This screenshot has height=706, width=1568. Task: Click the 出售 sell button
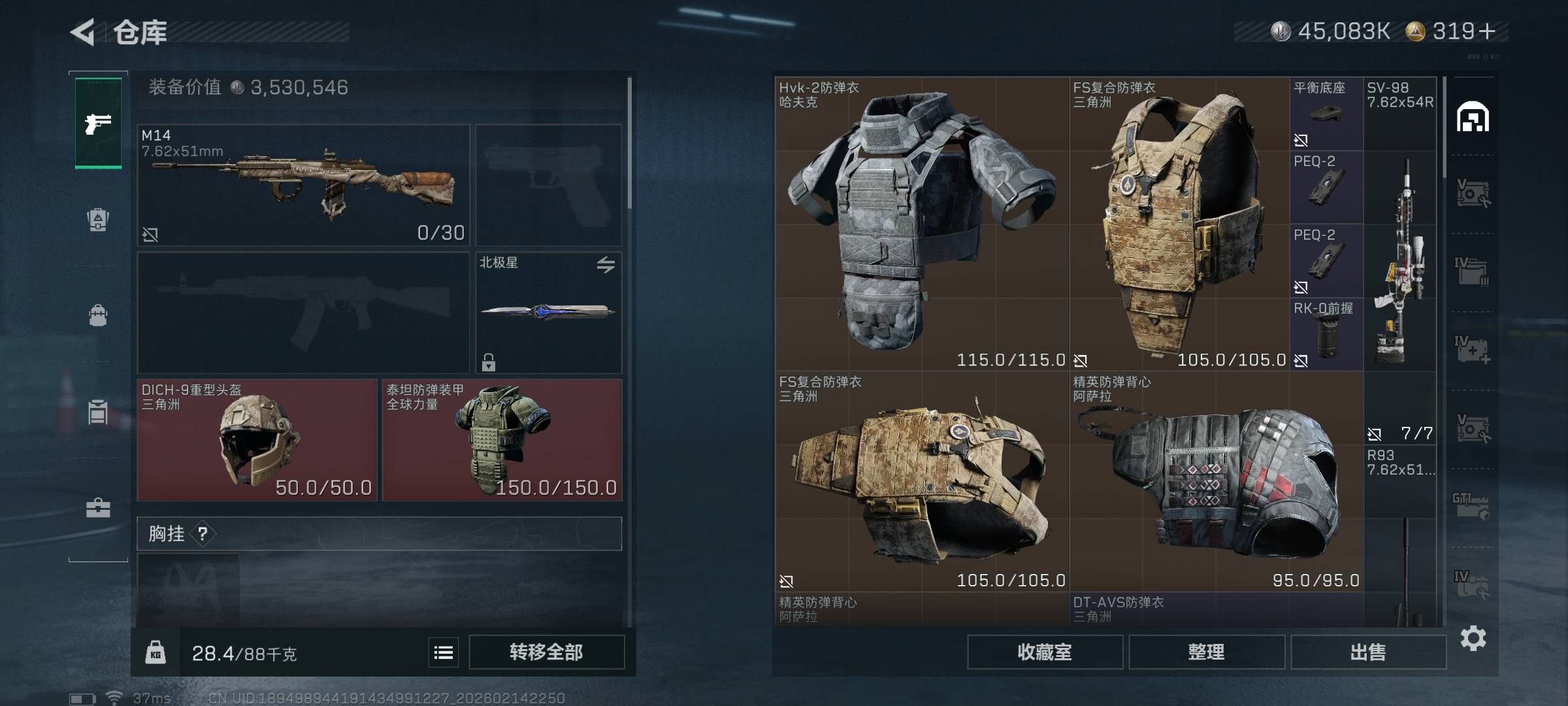coord(1368,652)
